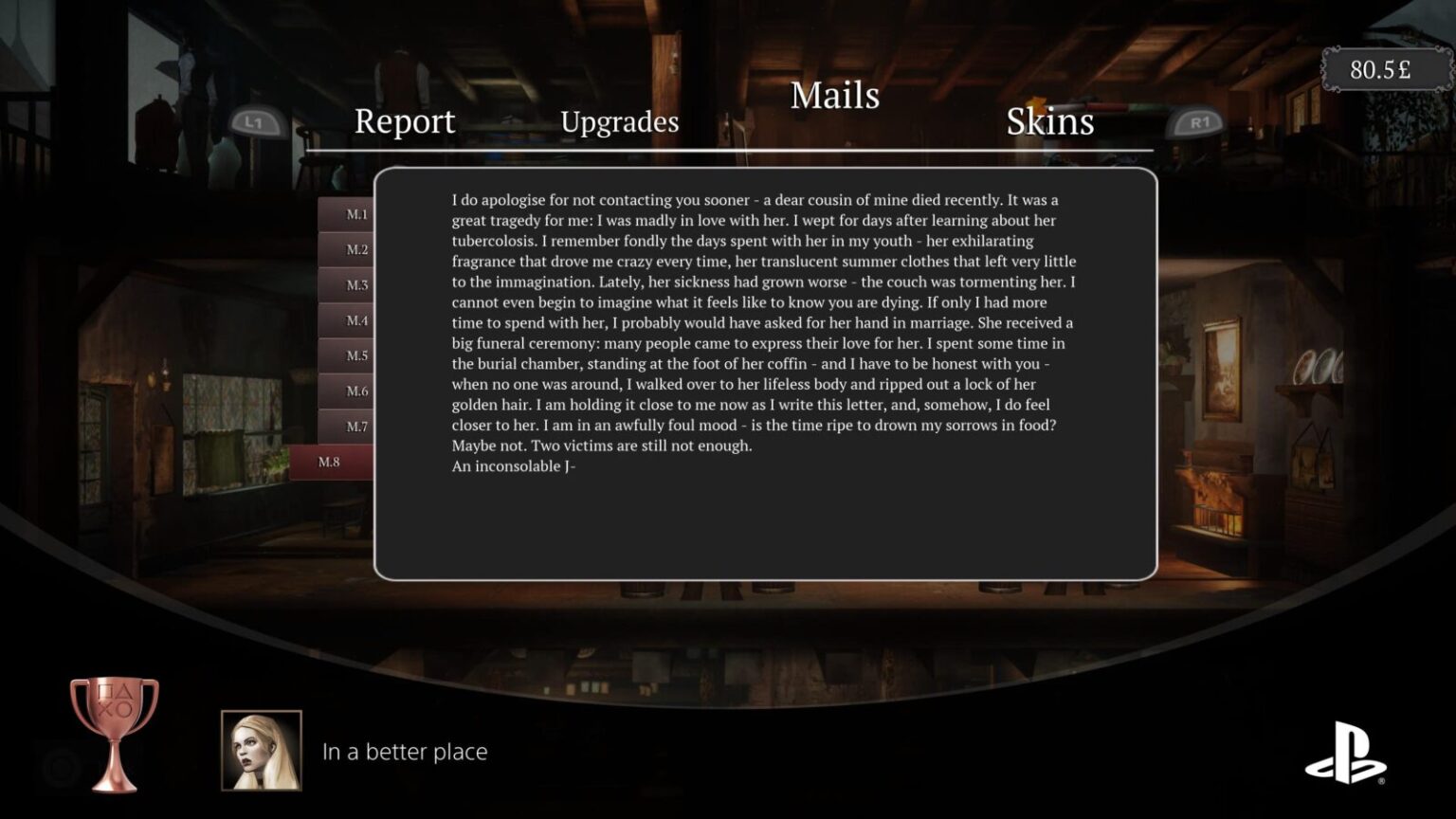Image resolution: width=1456 pixels, height=819 pixels.
Task: Select the highlighted mail M.8
Action: (x=329, y=461)
